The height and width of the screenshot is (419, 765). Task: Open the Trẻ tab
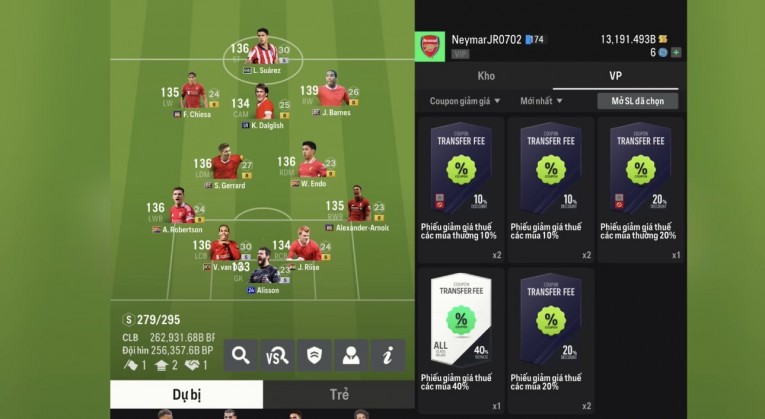click(x=339, y=395)
